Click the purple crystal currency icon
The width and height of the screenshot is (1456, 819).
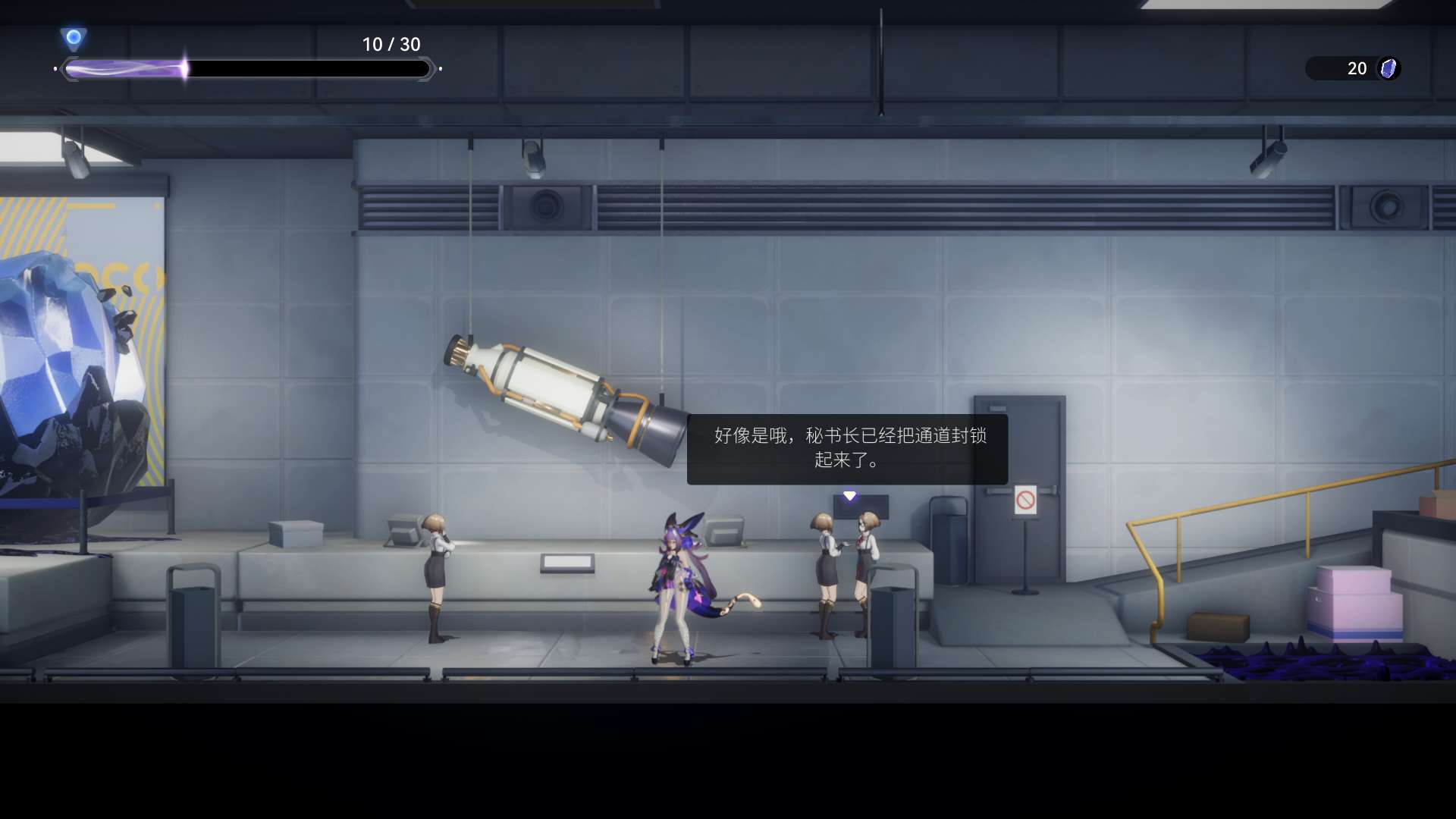tap(1389, 68)
